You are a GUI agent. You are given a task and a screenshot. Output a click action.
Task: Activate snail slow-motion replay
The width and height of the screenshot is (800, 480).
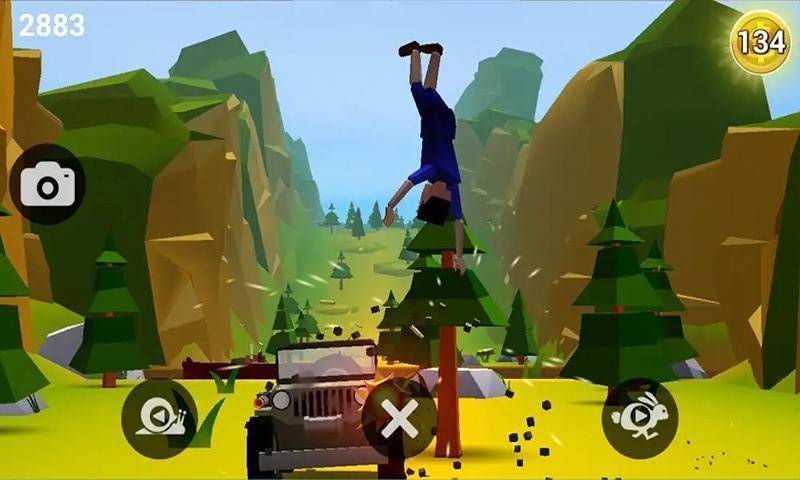[160, 418]
